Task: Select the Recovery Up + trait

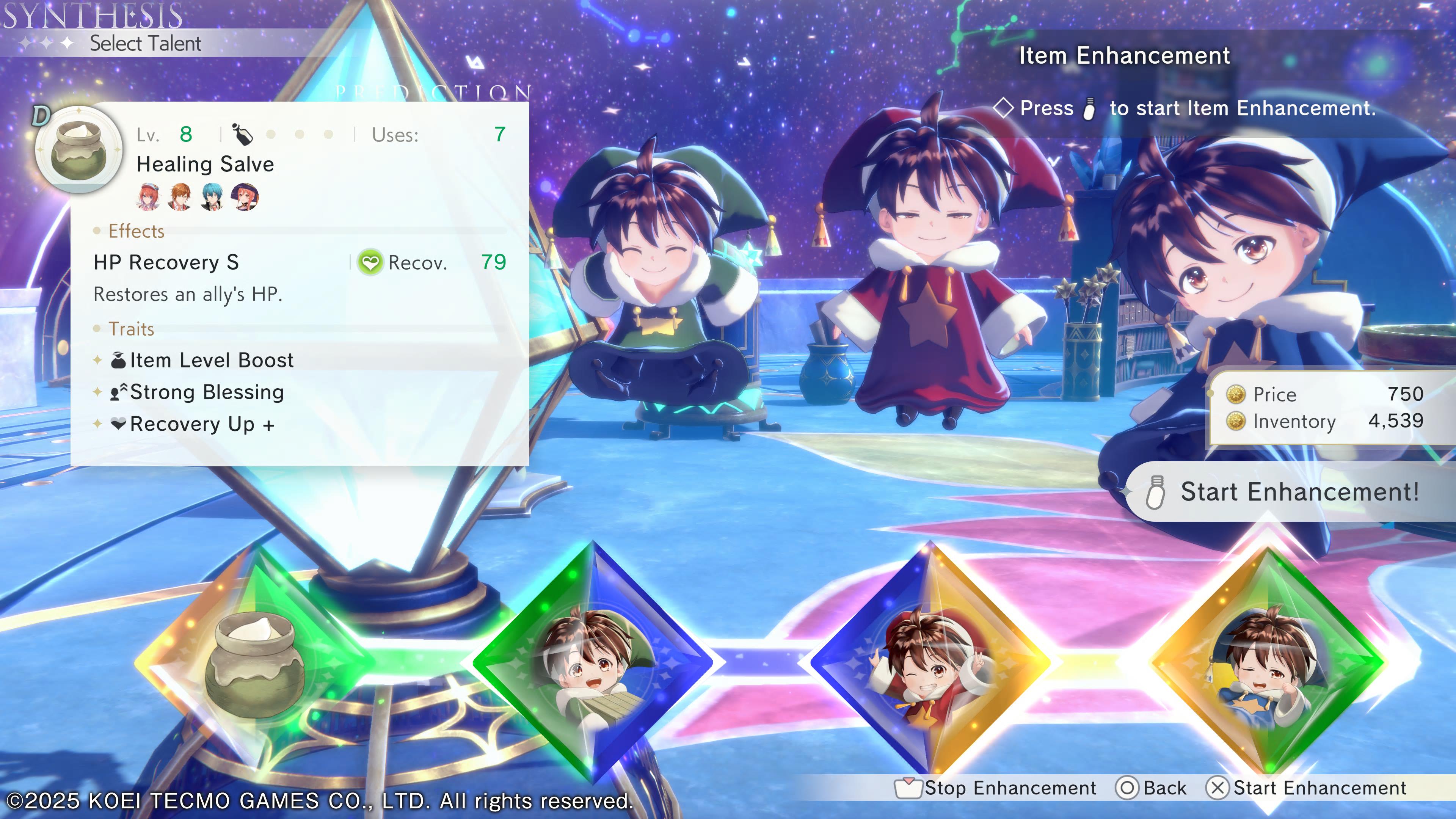Action: pyautogui.click(x=202, y=424)
